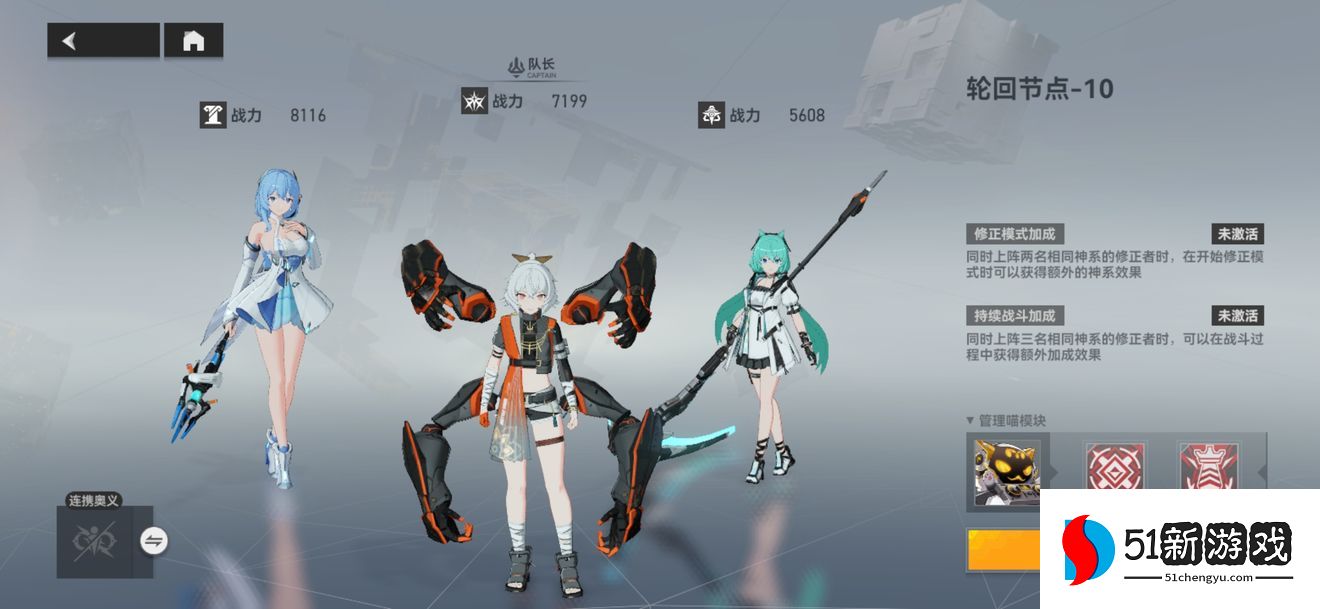Open the 连携奥义 combo skill slot
Viewport: 1320px width, 609px height.
pyautogui.click(x=96, y=541)
